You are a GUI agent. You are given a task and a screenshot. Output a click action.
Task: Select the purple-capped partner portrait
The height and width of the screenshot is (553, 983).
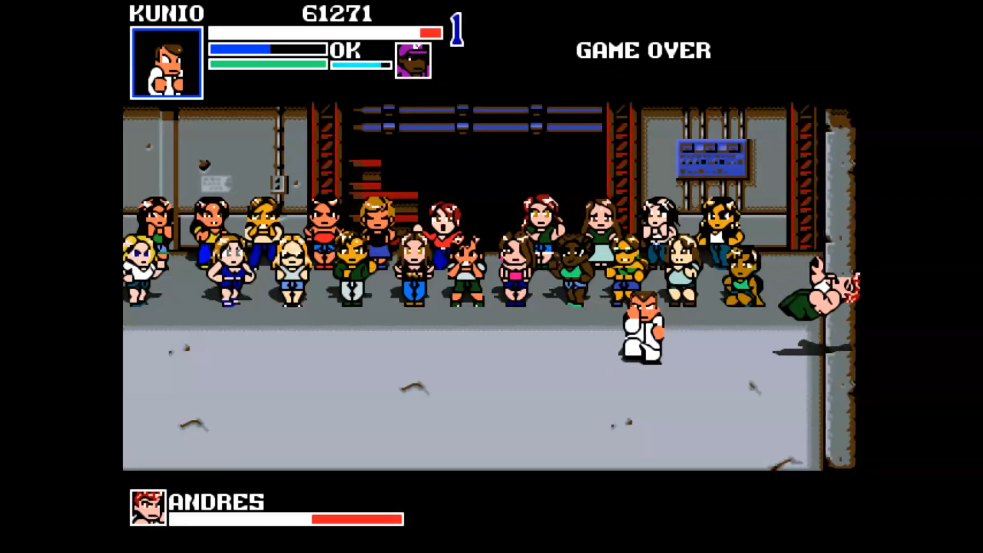click(x=413, y=60)
